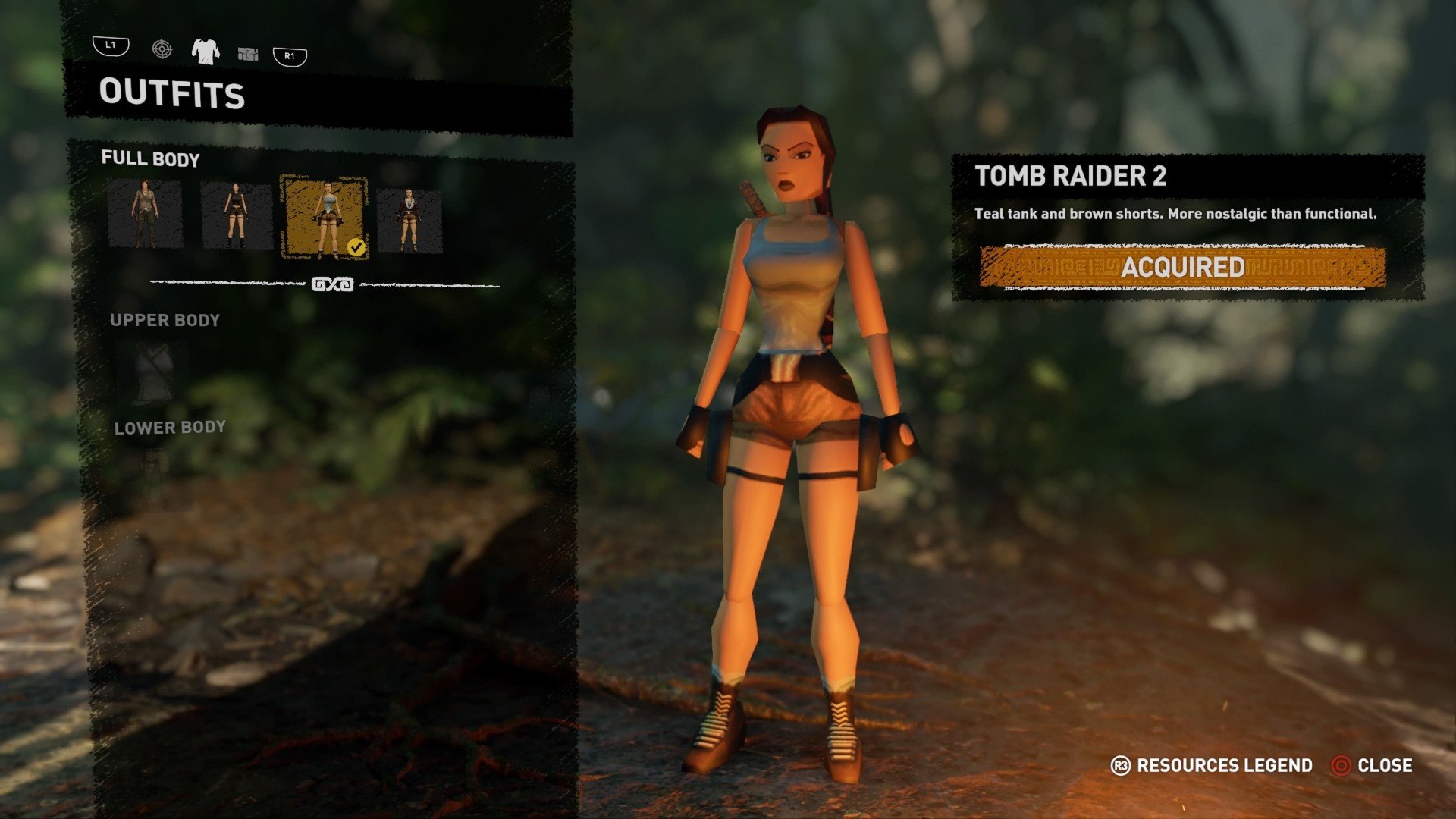The height and width of the screenshot is (819, 1456).
Task: Switch to the crosshair weapons tab
Action: click(162, 50)
